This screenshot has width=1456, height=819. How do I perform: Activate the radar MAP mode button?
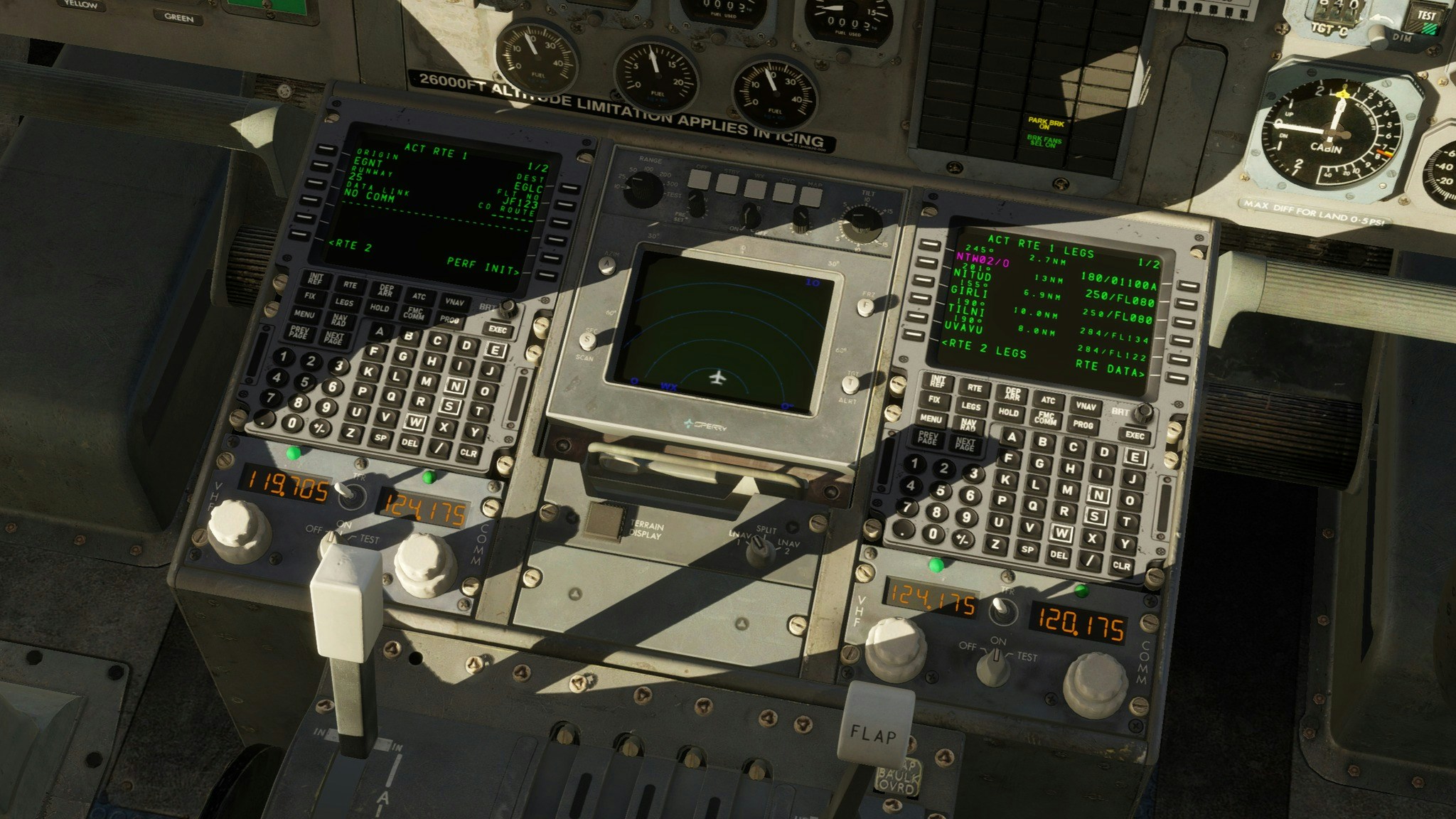tap(811, 196)
